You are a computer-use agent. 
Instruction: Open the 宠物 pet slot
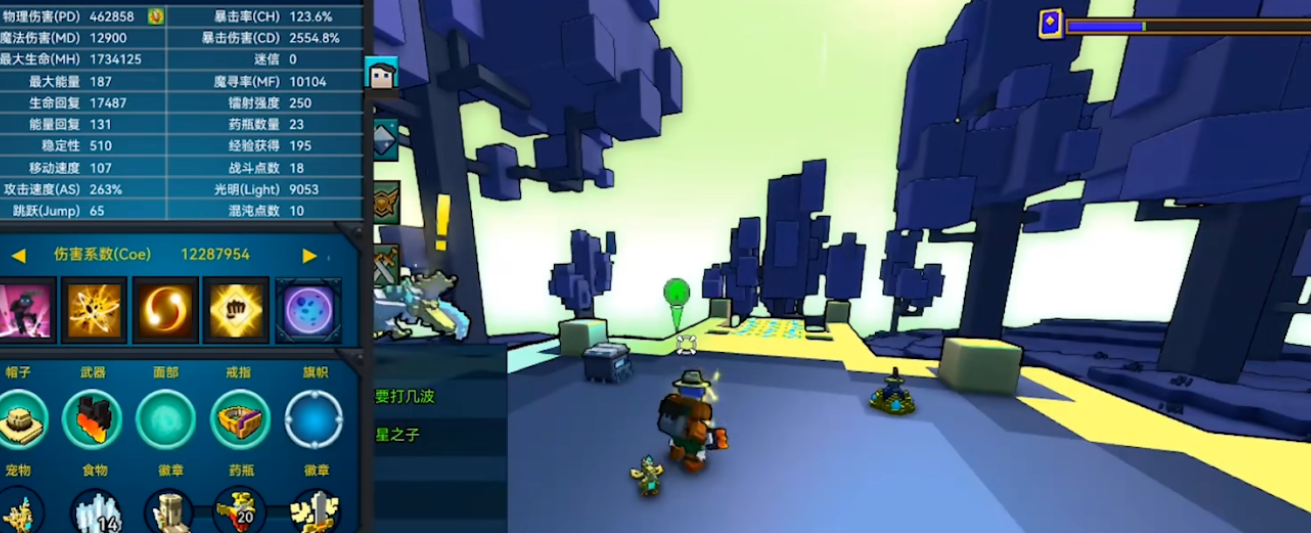point(20,512)
